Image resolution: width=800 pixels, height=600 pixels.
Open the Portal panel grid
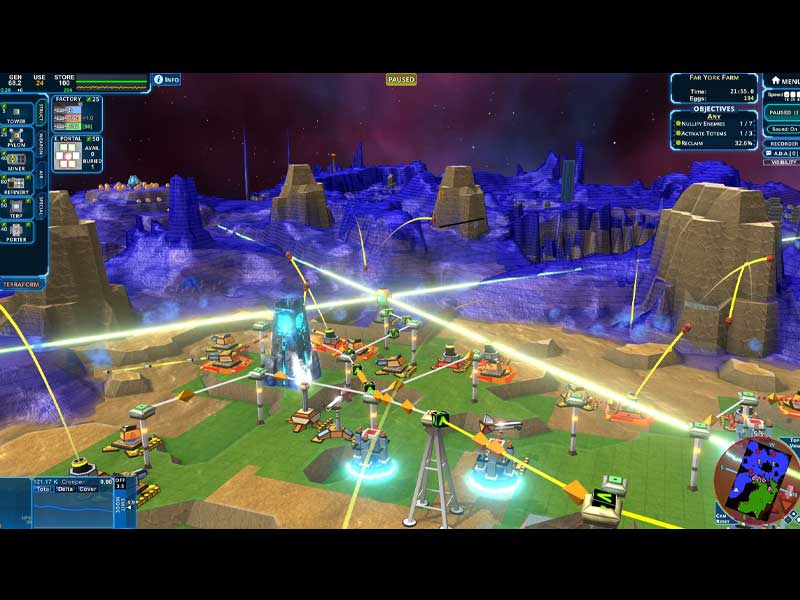click(x=65, y=155)
